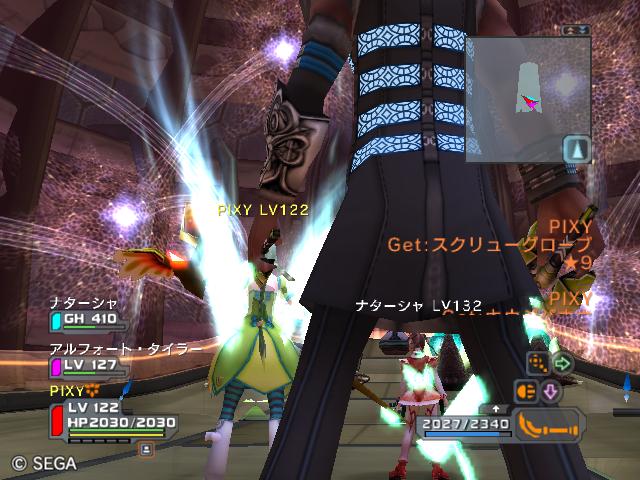This screenshot has width=640, height=480.
Task: Click the small up-arrow tab above weapon palette
Action: click(496, 409)
